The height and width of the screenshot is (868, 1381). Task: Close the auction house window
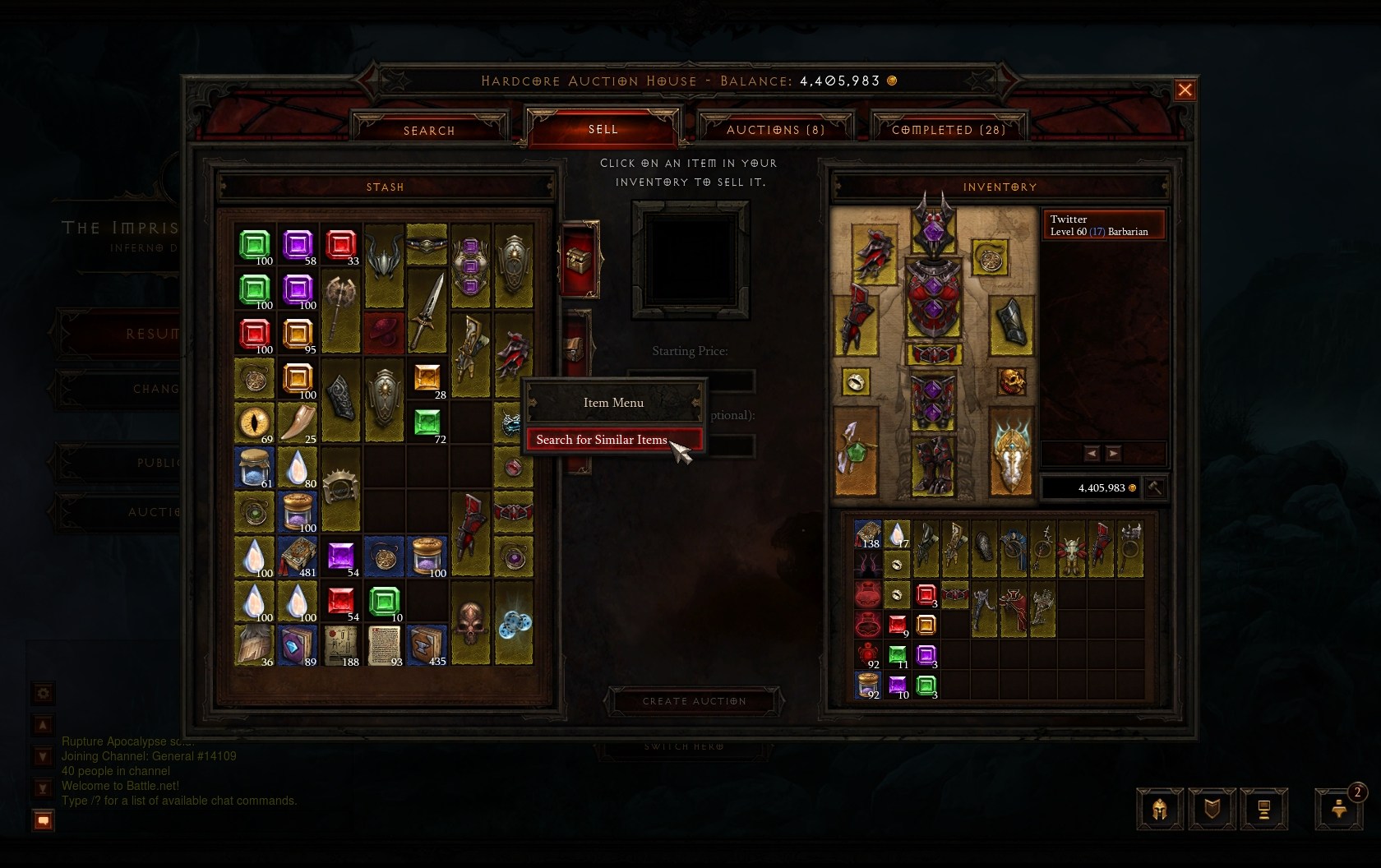1185,90
